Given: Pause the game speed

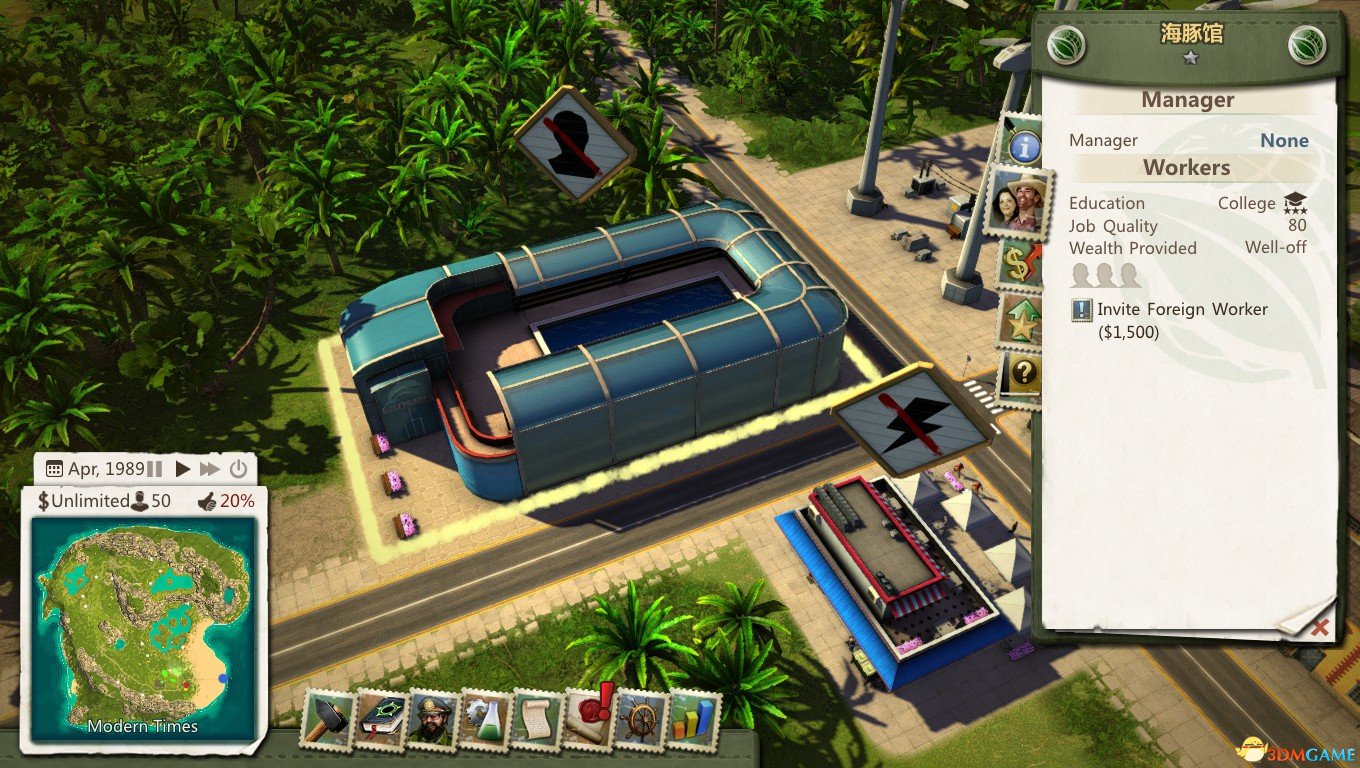Looking at the screenshot, I should point(154,469).
